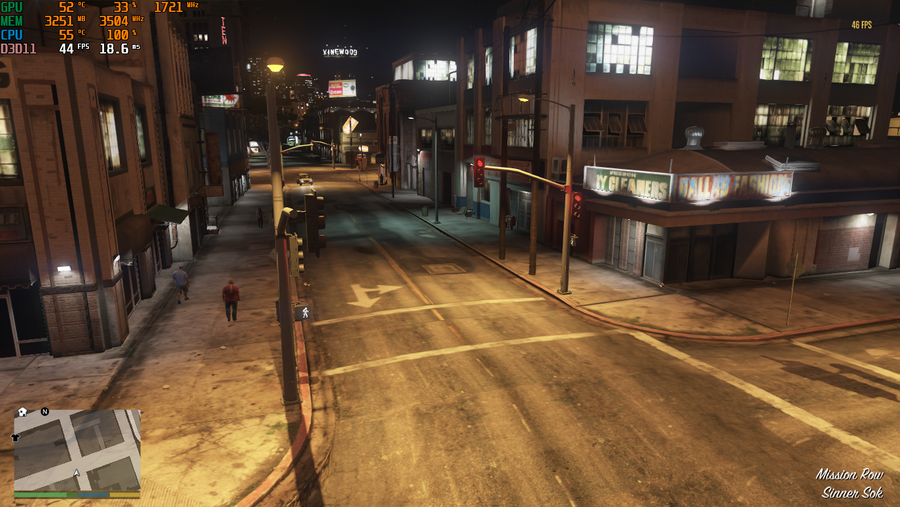The width and height of the screenshot is (900, 507).
Task: Click the player arrow on the minimap
Action: (x=77, y=473)
